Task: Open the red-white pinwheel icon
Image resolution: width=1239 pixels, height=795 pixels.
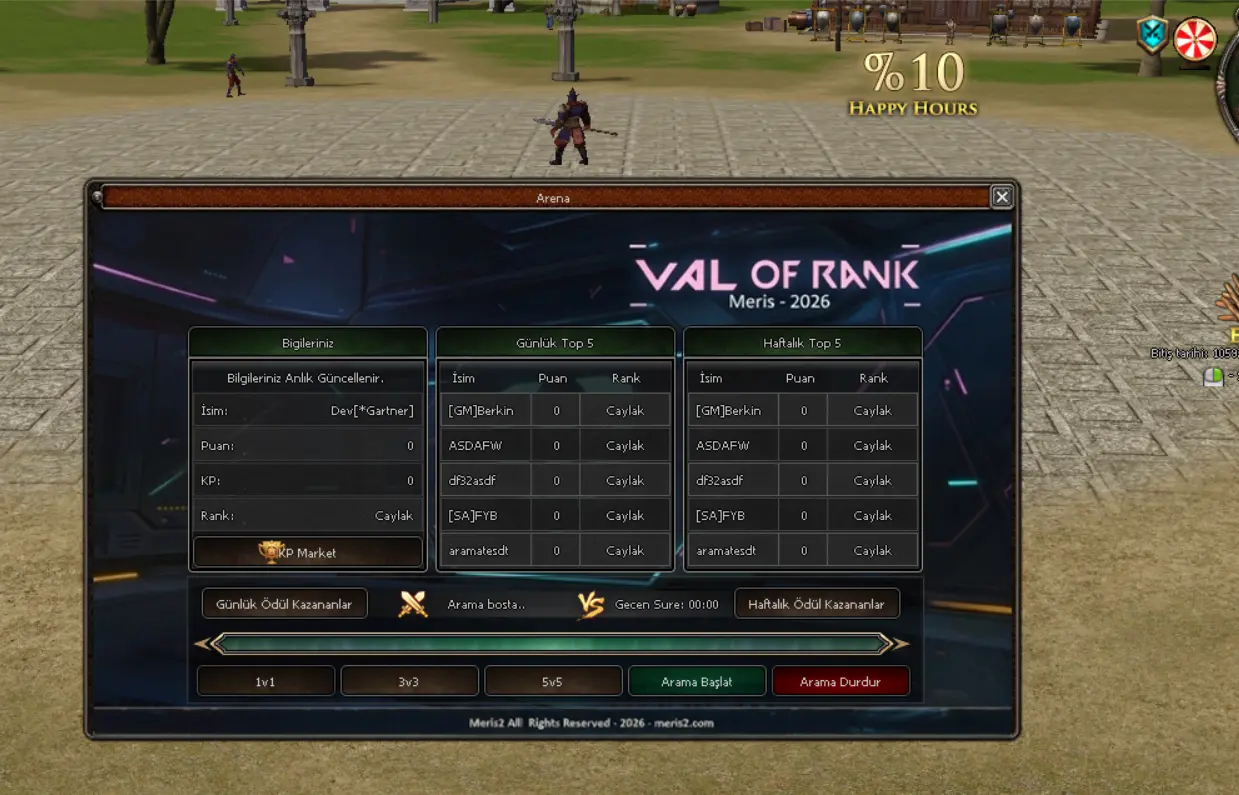Action: 1195,40
